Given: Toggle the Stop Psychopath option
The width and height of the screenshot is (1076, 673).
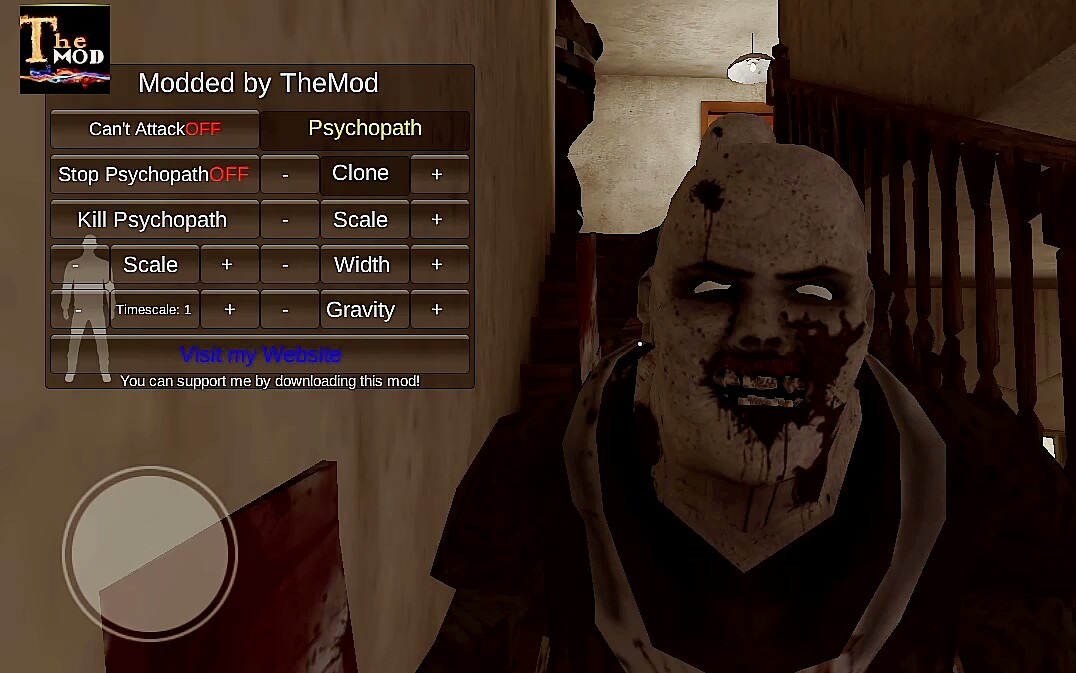Looking at the screenshot, I should tap(155, 174).
